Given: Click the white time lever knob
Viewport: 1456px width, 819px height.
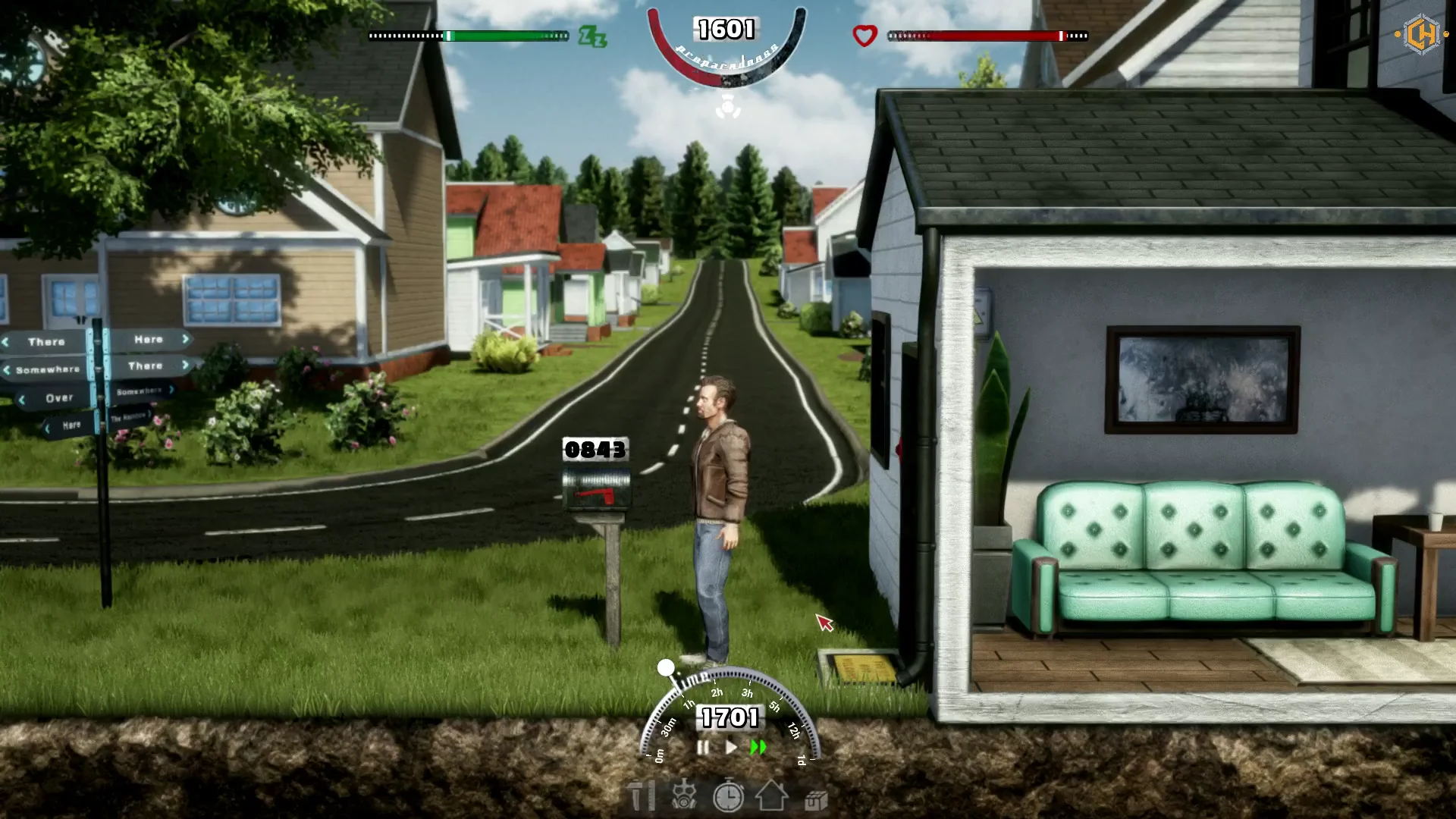Looking at the screenshot, I should (666, 667).
